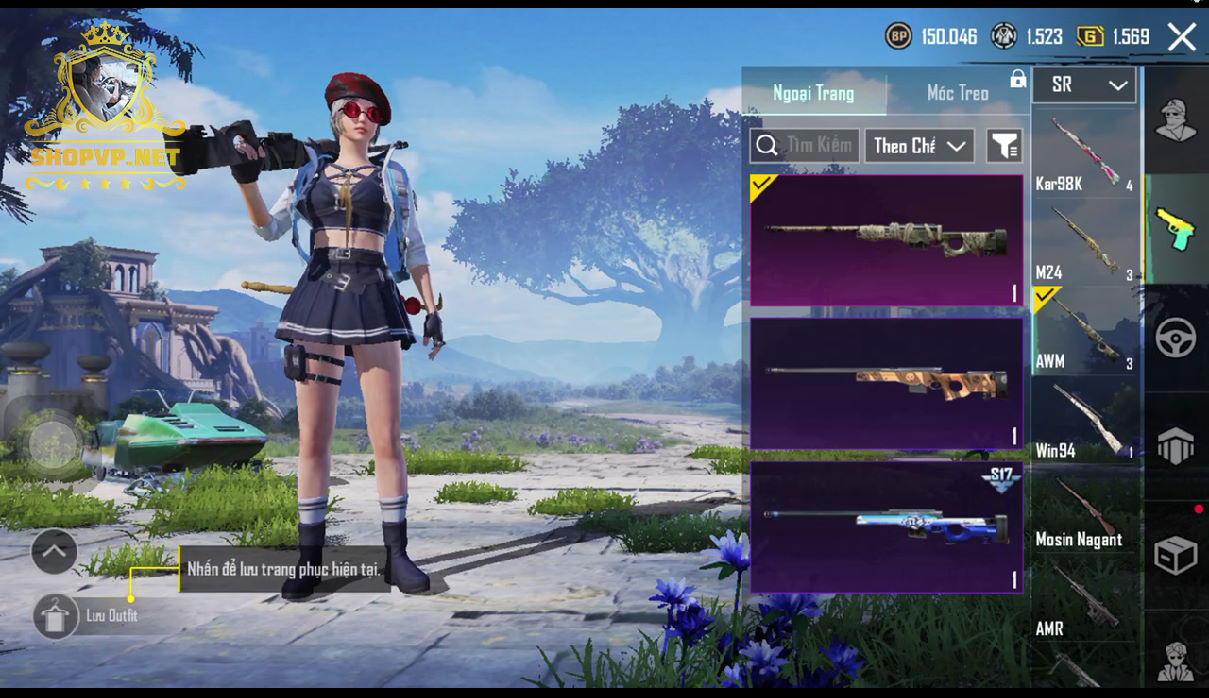Open the Mosin Nagant weapon entry
Screen dimensions: 1209x698
1084,510
